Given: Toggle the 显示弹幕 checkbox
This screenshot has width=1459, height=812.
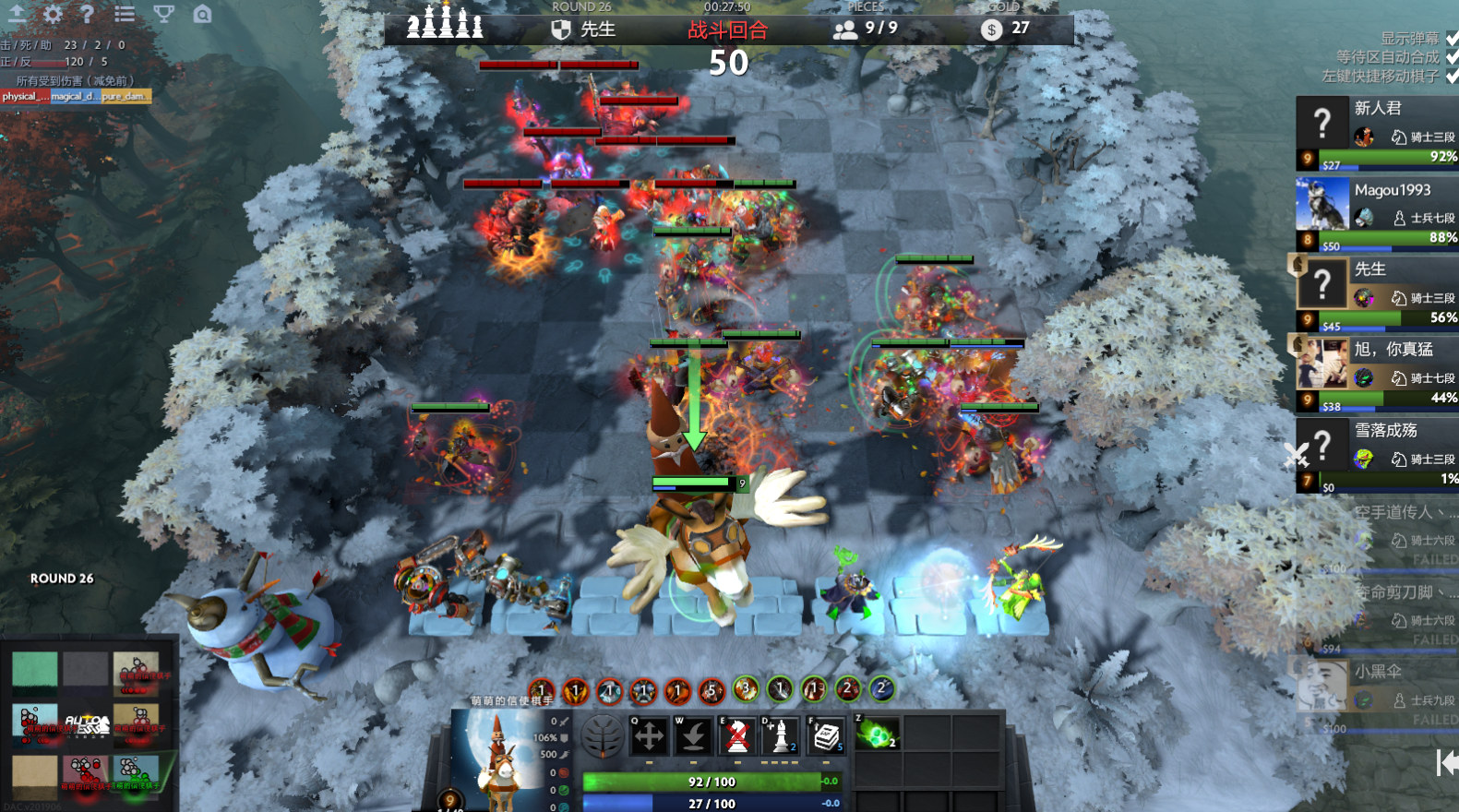Looking at the screenshot, I should coord(1452,39).
